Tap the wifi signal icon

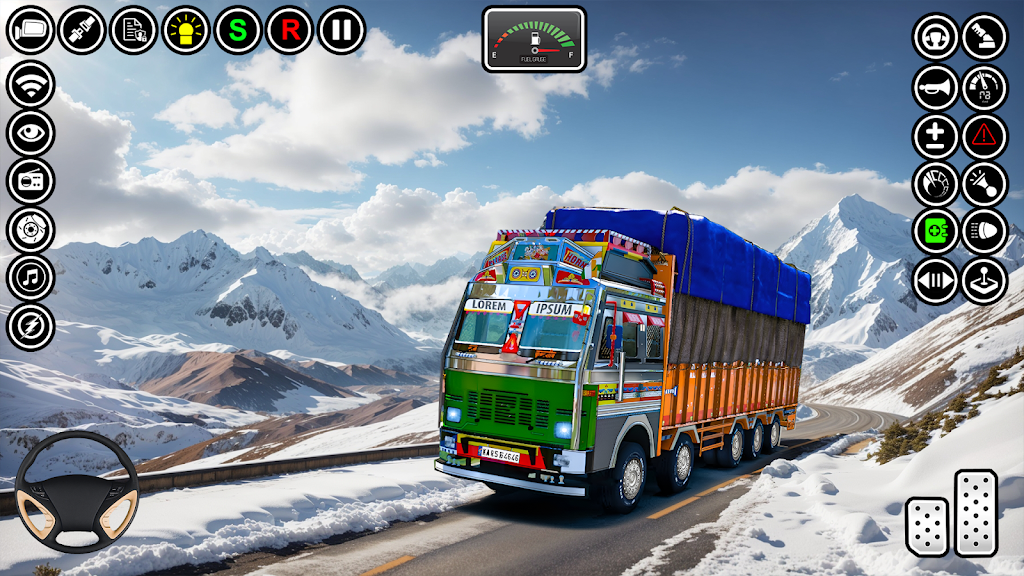pos(30,84)
